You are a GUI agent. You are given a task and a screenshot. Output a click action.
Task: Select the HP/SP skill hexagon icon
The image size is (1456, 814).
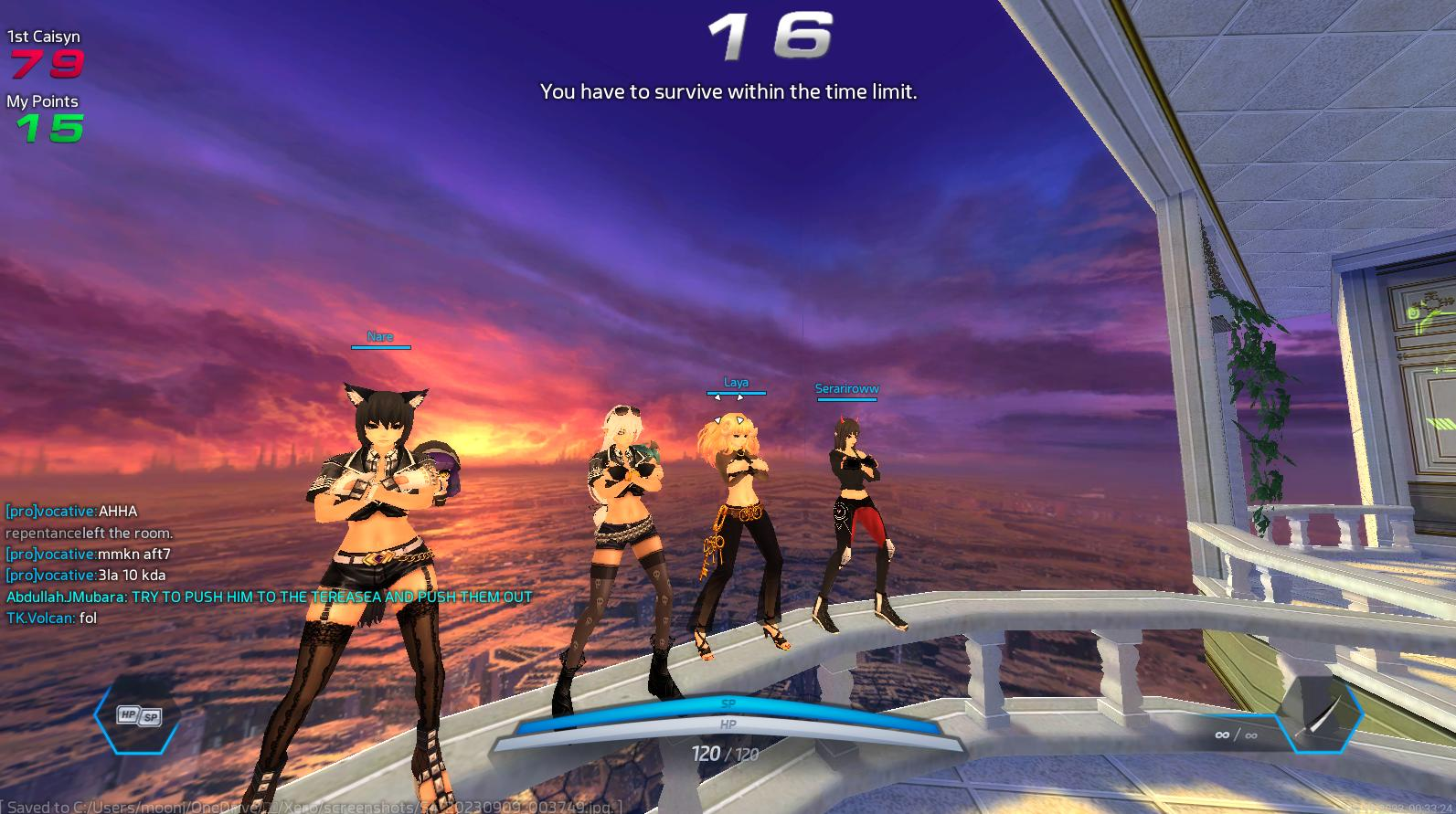click(x=139, y=716)
